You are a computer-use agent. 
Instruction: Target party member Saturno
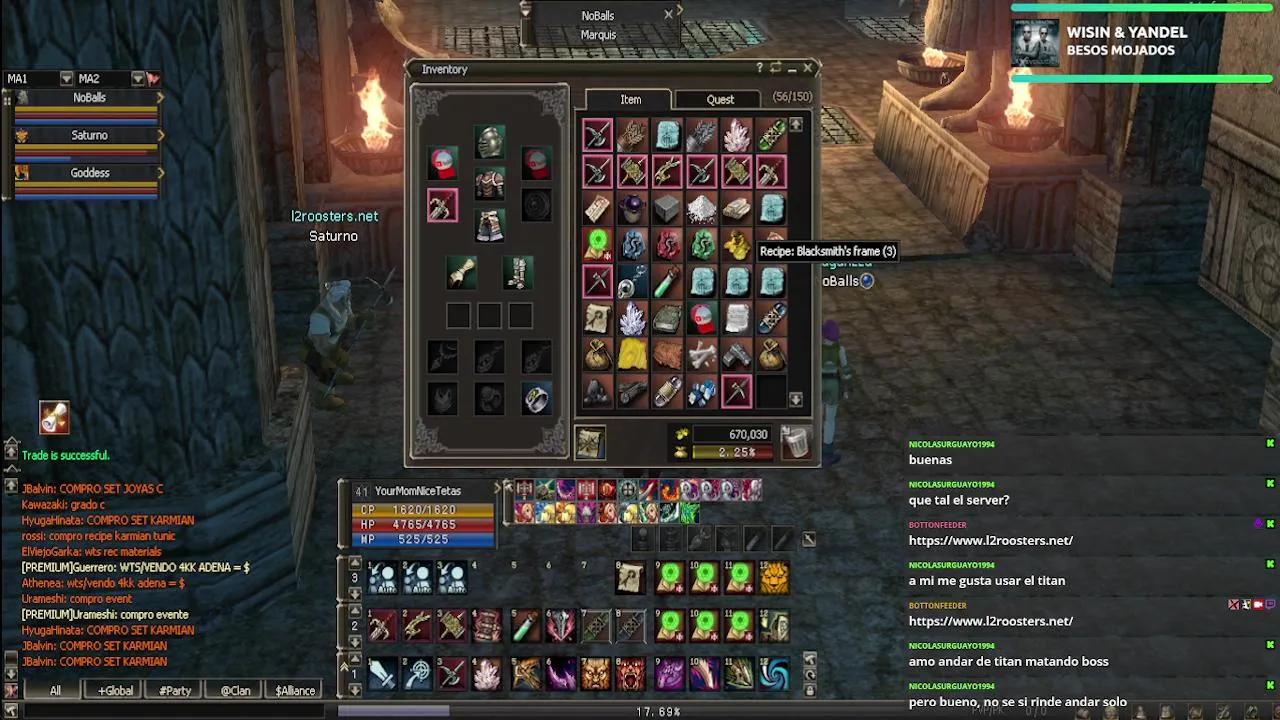point(89,135)
